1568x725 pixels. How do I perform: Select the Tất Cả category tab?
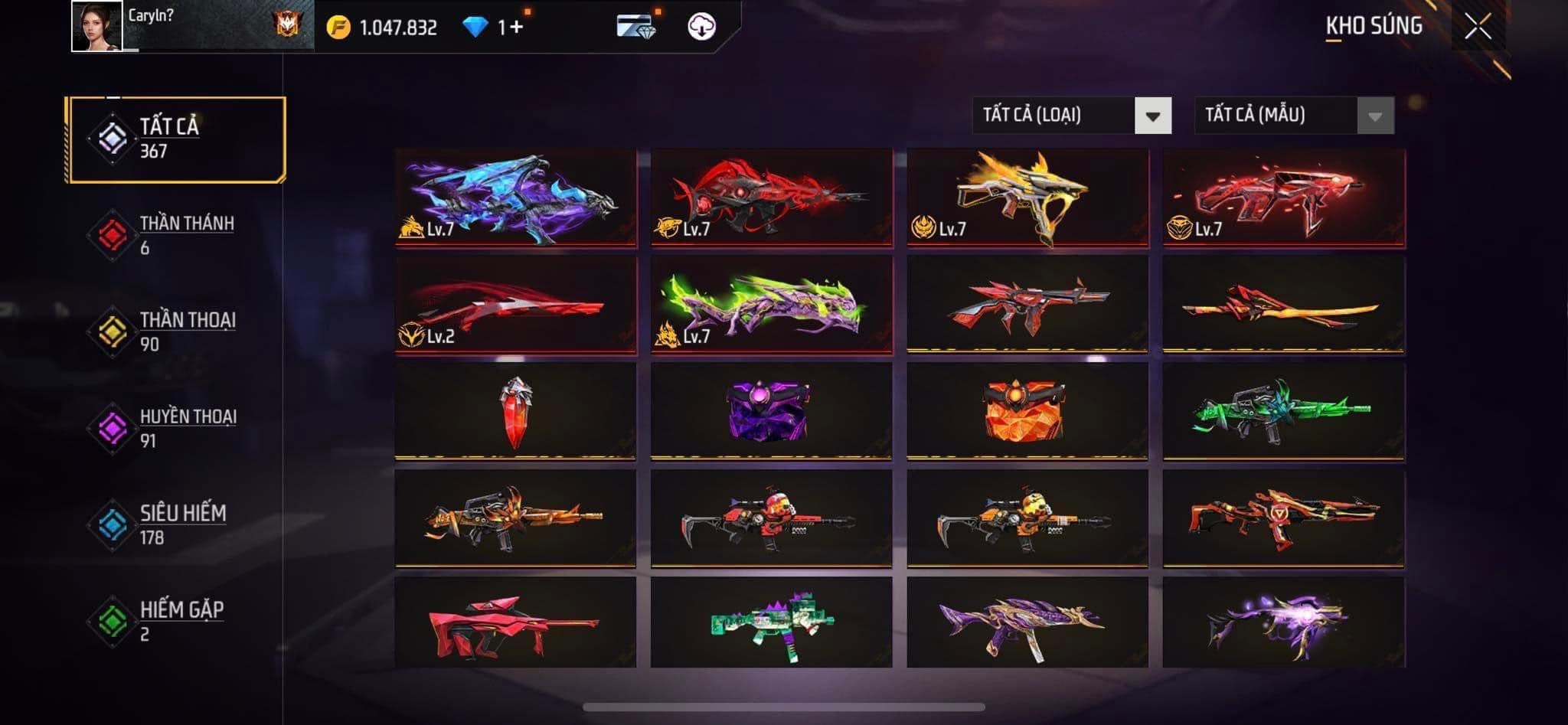point(176,139)
